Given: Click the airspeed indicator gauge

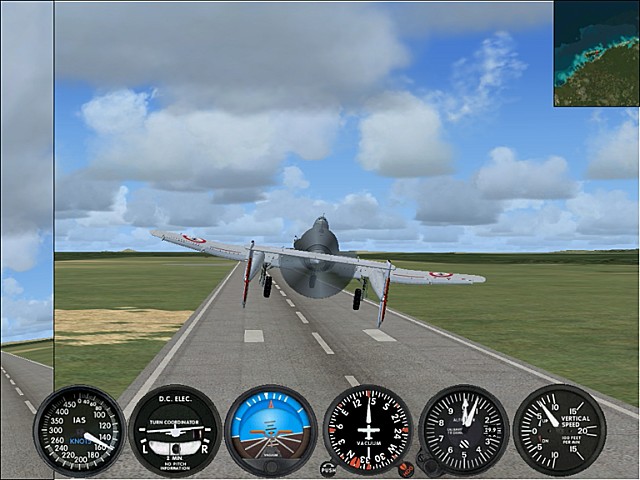Looking at the screenshot, I should pyautogui.click(x=80, y=430).
